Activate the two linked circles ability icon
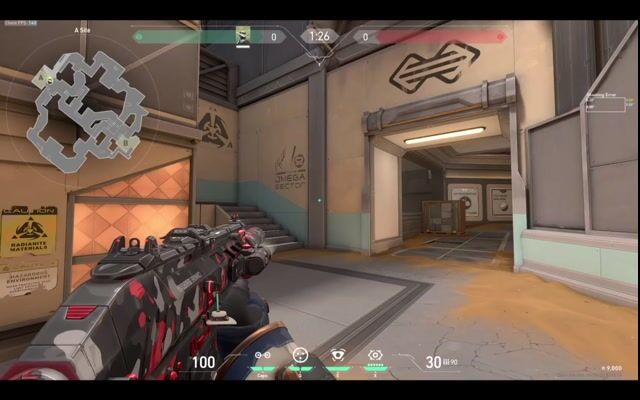This screenshot has height=400, width=640. [262, 355]
